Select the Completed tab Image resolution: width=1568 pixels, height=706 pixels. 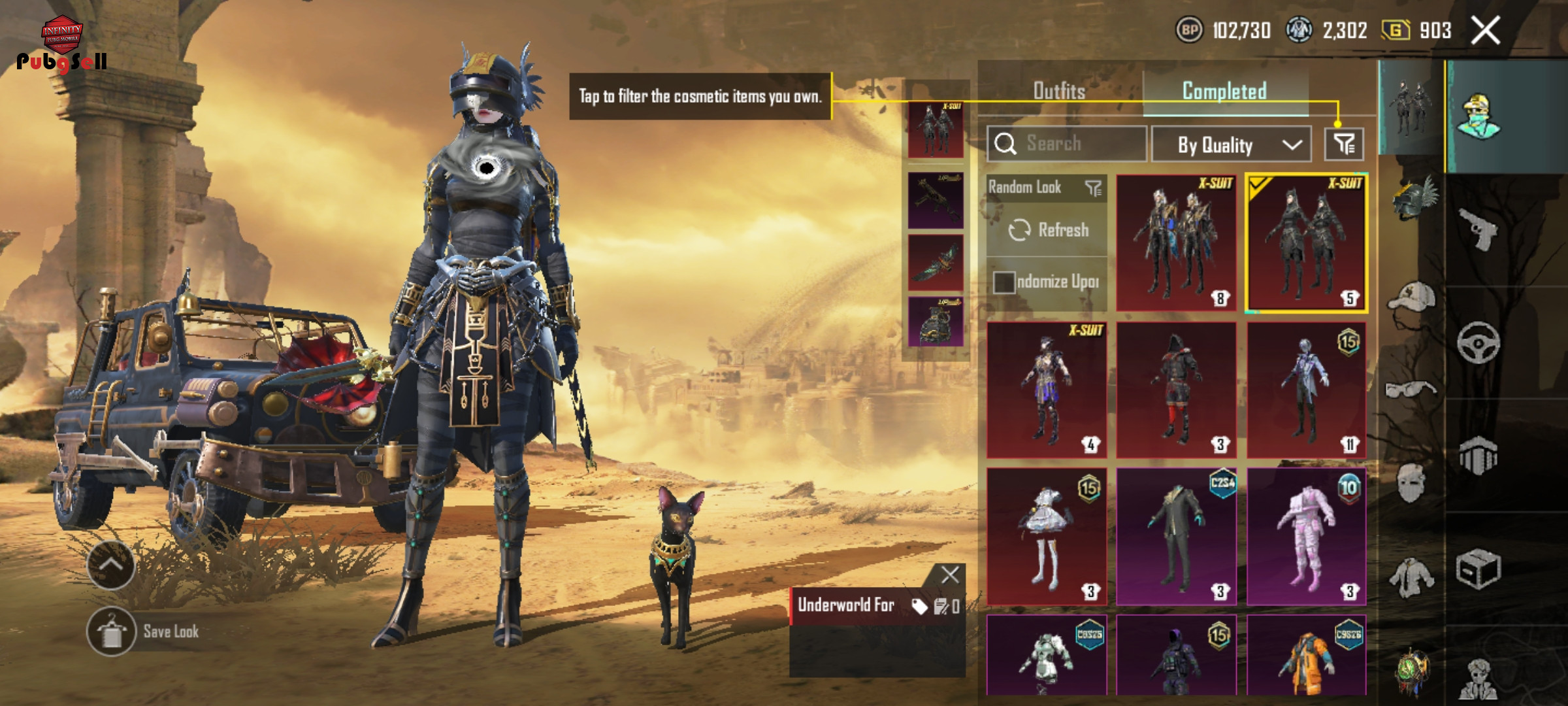point(1224,91)
